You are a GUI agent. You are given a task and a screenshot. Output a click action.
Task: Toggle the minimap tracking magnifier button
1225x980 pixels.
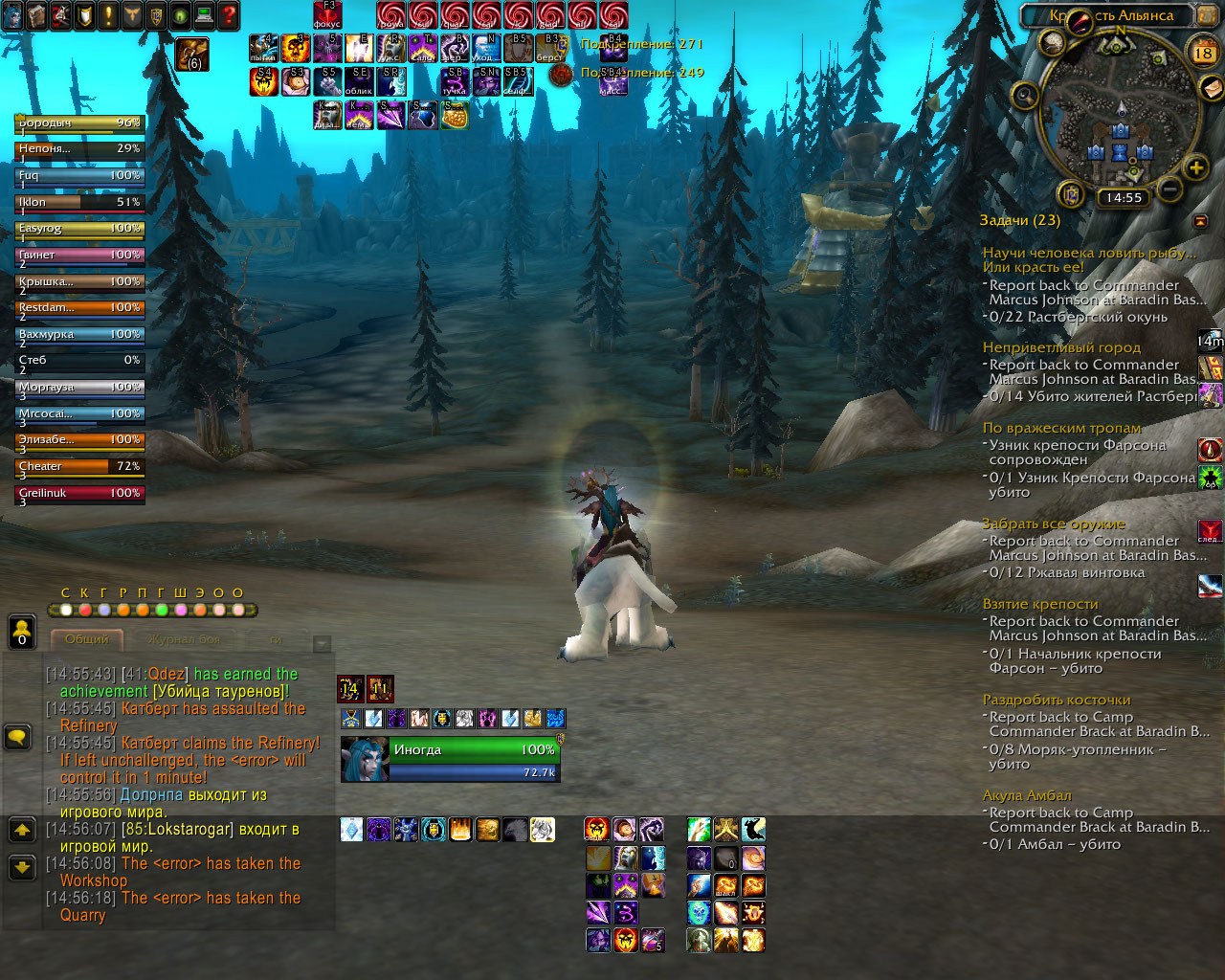[x=1025, y=96]
